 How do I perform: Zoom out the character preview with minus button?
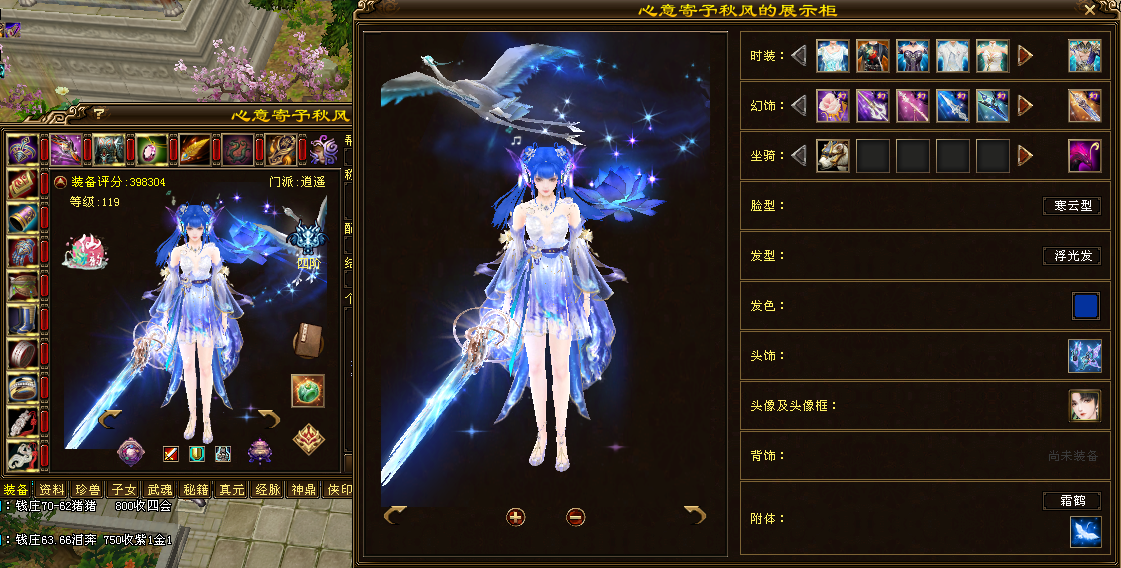coord(575,517)
